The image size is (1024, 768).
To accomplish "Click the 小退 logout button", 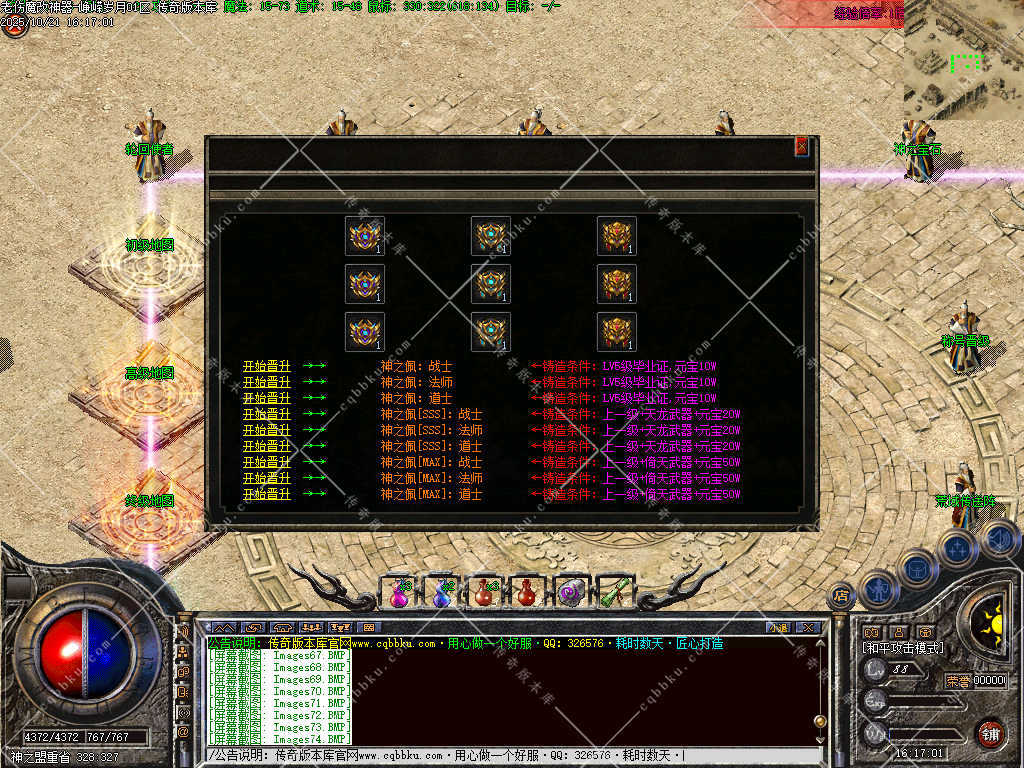I will coord(778,627).
